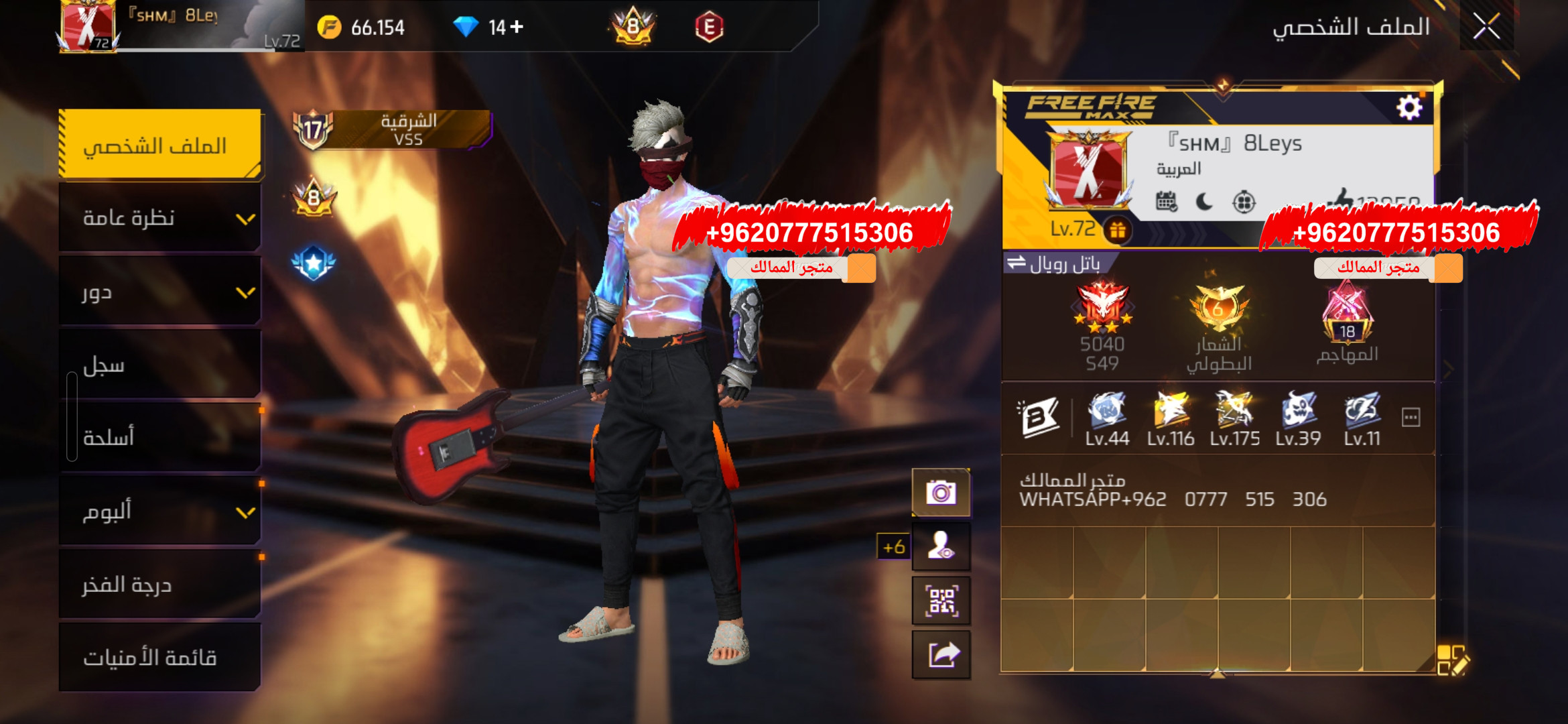Close the profile screen with the X

tap(1486, 27)
